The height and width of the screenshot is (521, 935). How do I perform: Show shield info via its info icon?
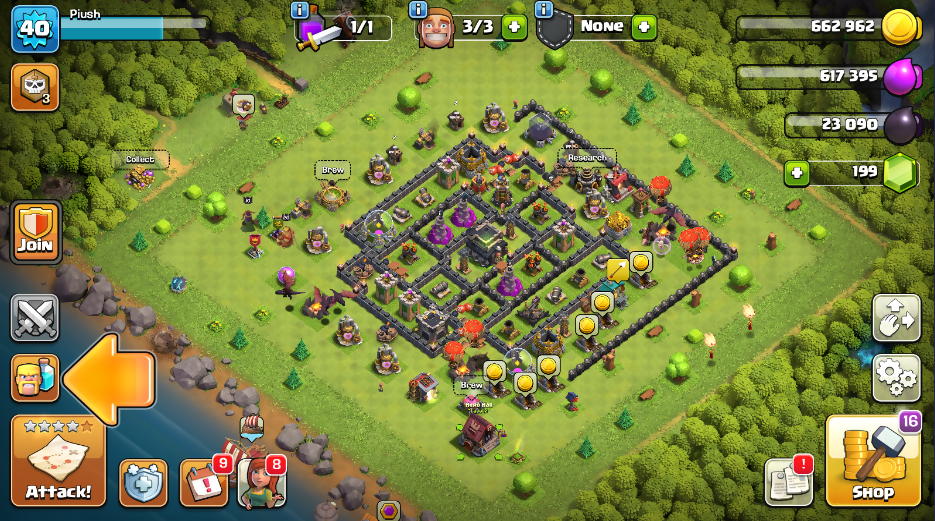[544, 10]
